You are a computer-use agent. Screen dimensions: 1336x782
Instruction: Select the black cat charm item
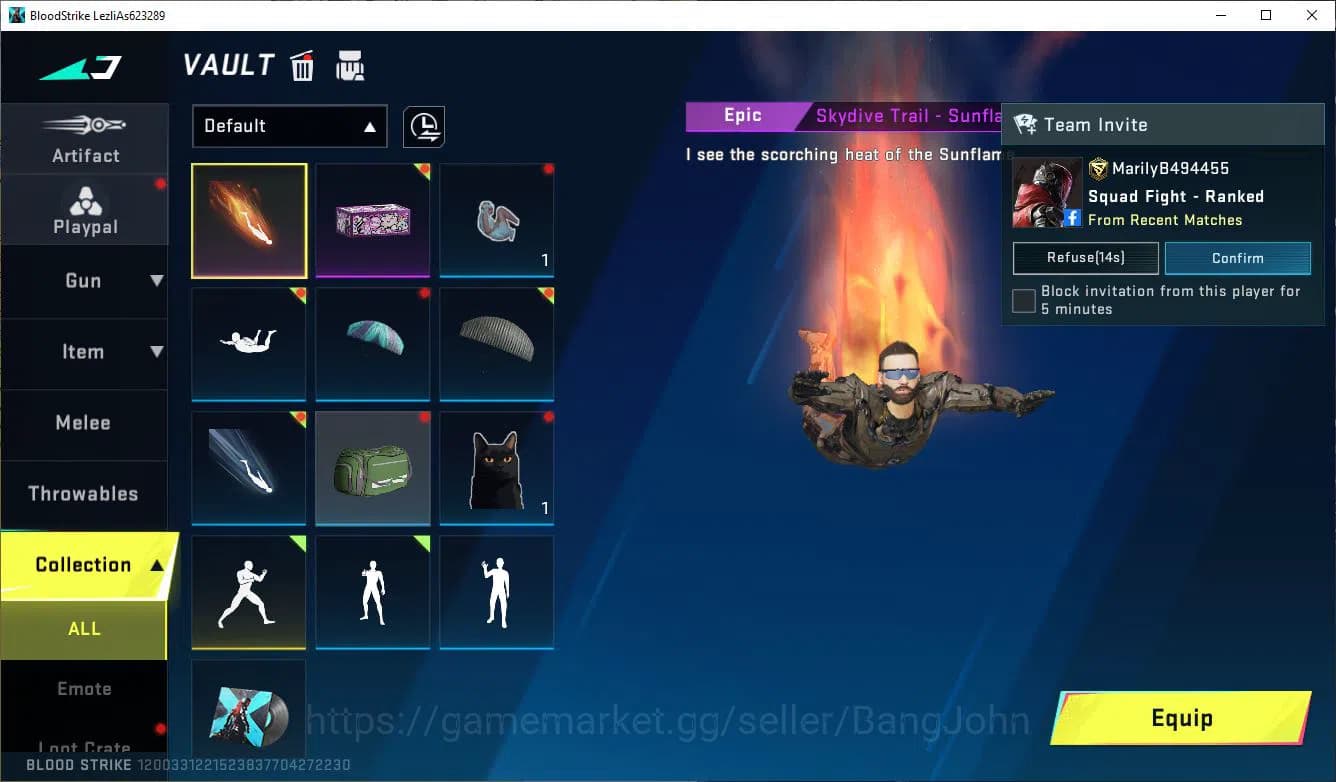[496, 467]
